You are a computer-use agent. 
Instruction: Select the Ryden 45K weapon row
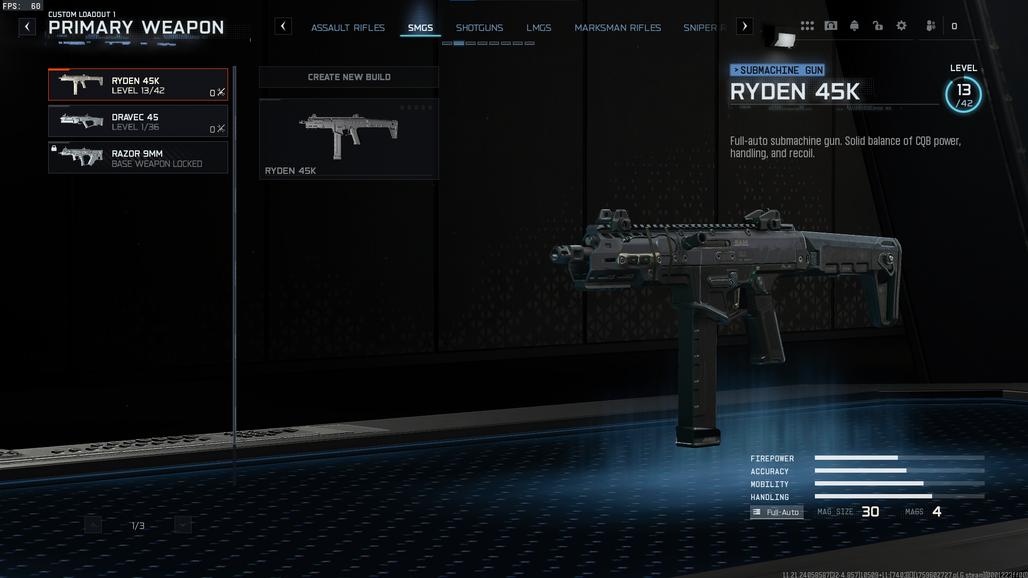coord(138,85)
